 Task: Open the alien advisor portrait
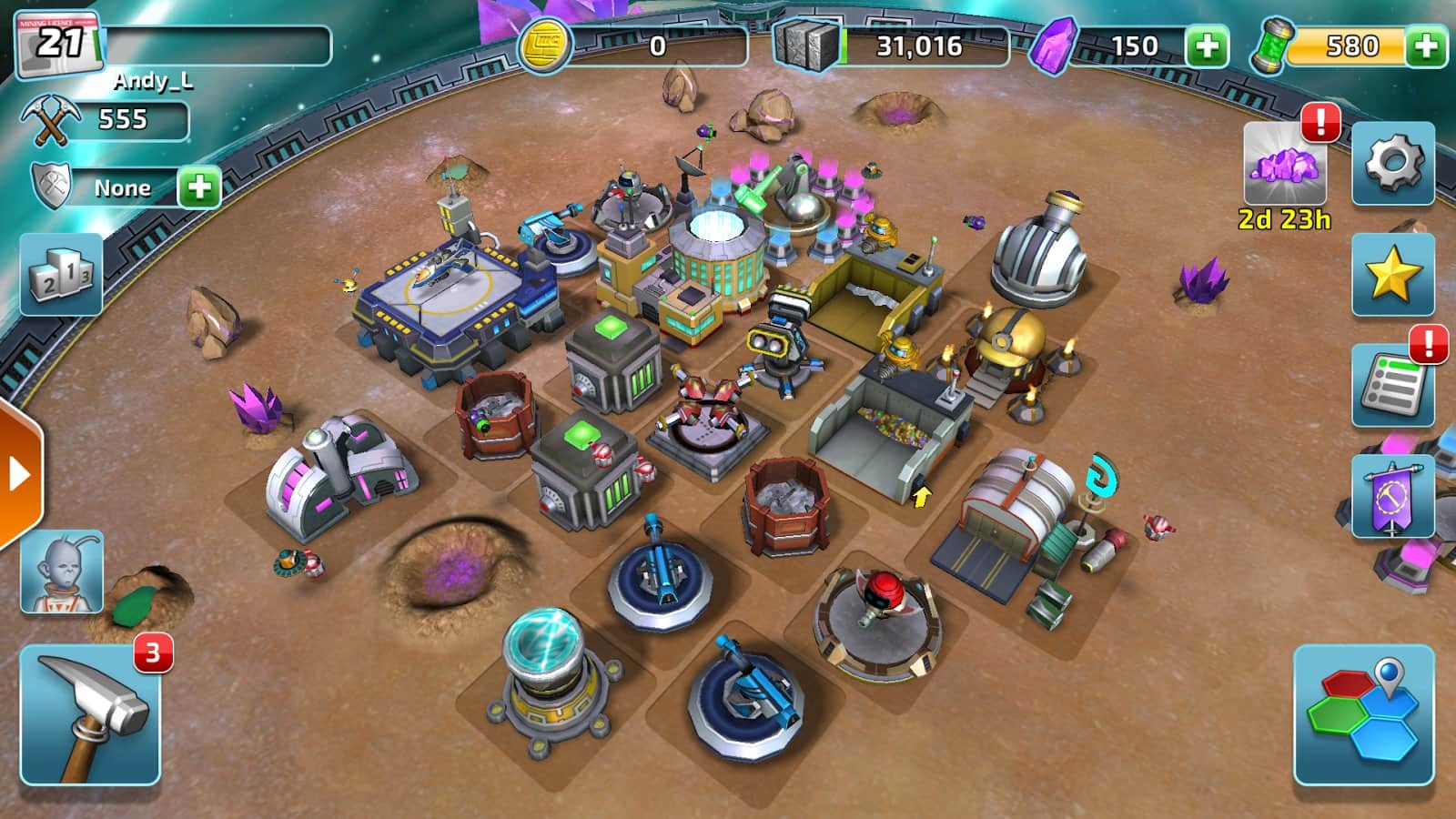[x=62, y=571]
